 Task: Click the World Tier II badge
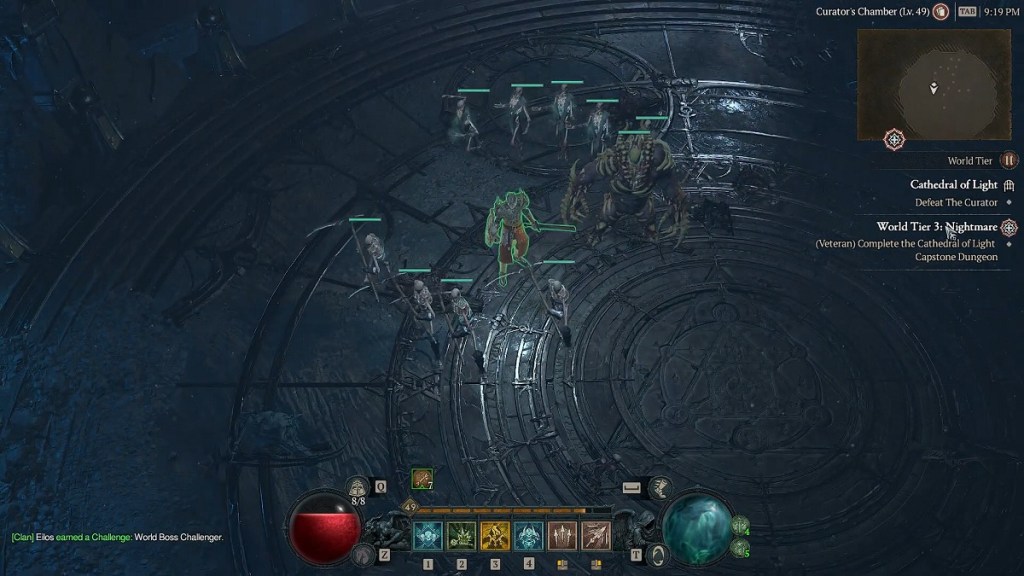point(1009,160)
